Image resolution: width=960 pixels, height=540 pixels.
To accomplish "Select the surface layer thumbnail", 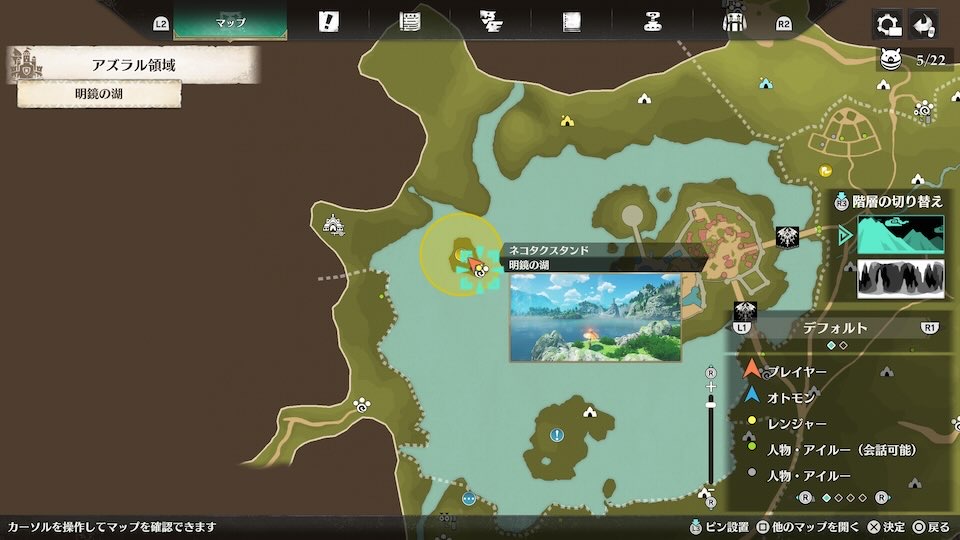I will [900, 234].
